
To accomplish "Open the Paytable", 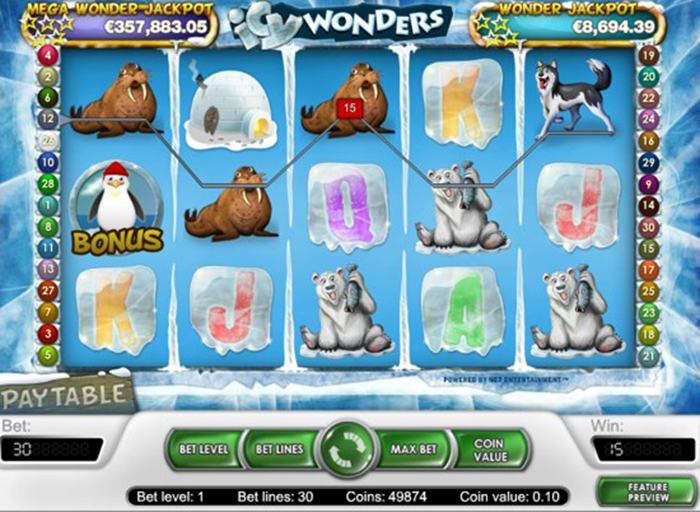I will click(63, 394).
